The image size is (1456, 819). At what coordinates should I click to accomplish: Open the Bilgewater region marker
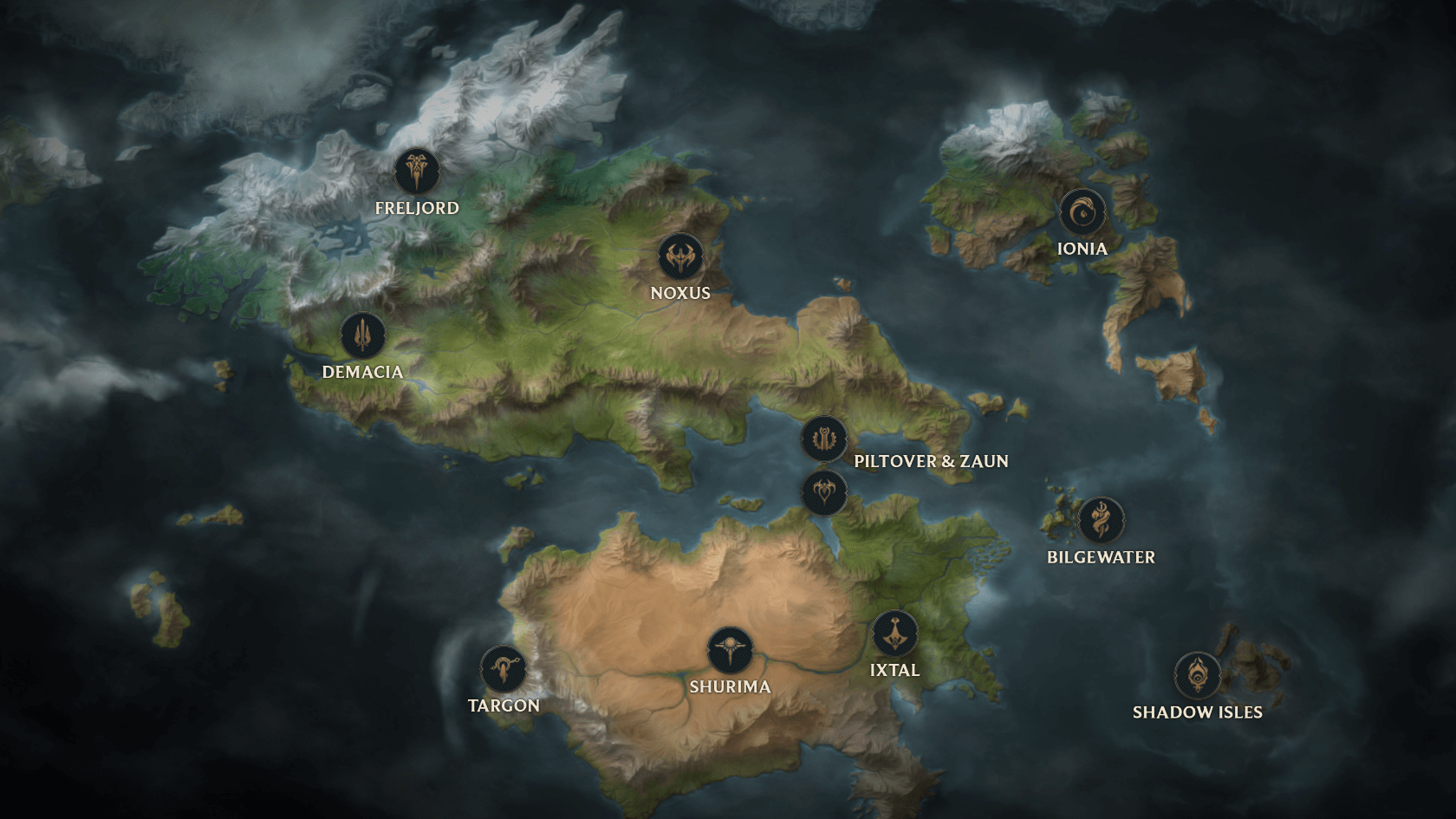coord(1101,521)
